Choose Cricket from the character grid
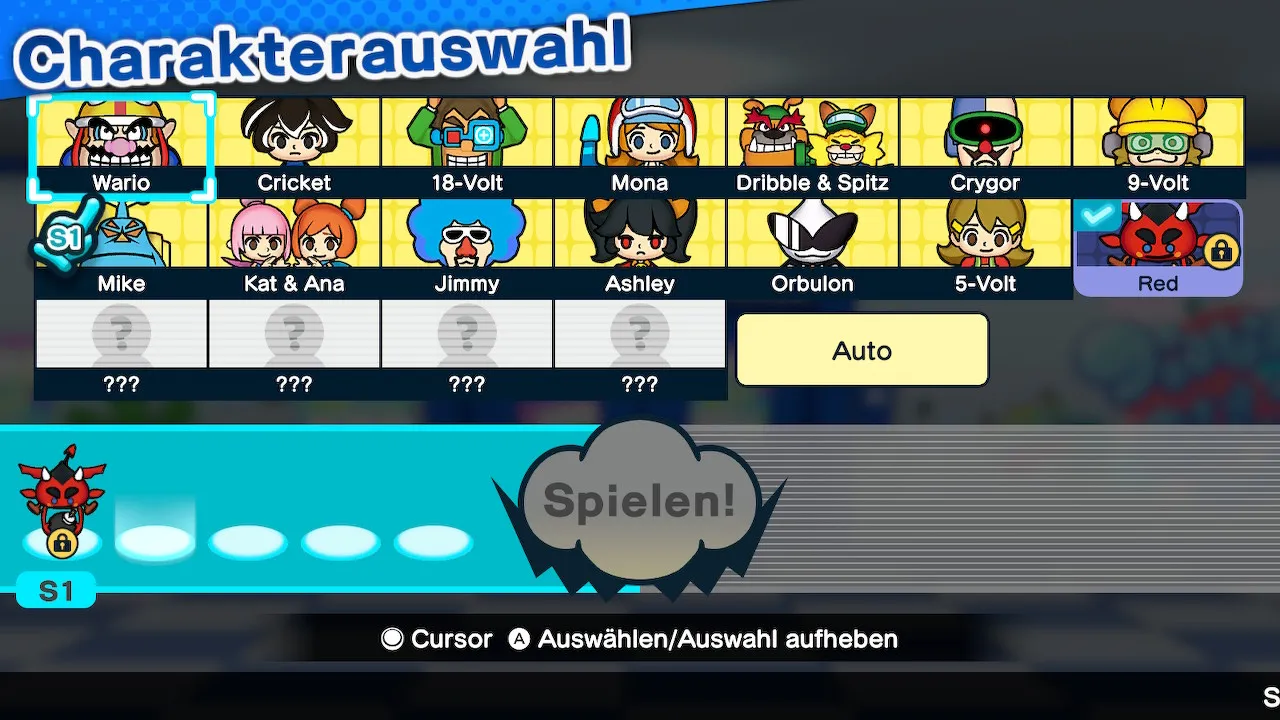Image resolution: width=1280 pixels, height=720 pixels. tap(294, 146)
